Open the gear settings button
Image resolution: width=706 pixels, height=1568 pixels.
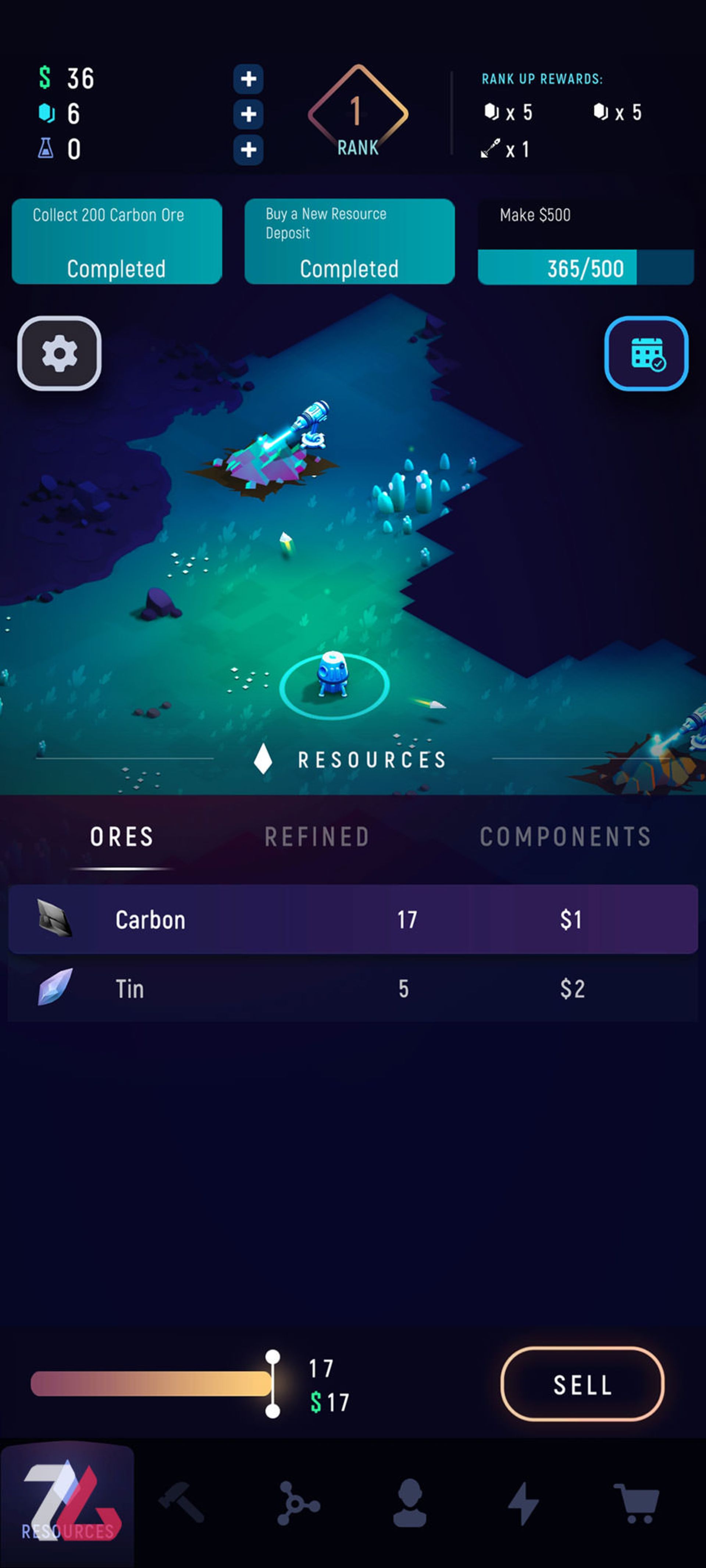click(x=59, y=354)
